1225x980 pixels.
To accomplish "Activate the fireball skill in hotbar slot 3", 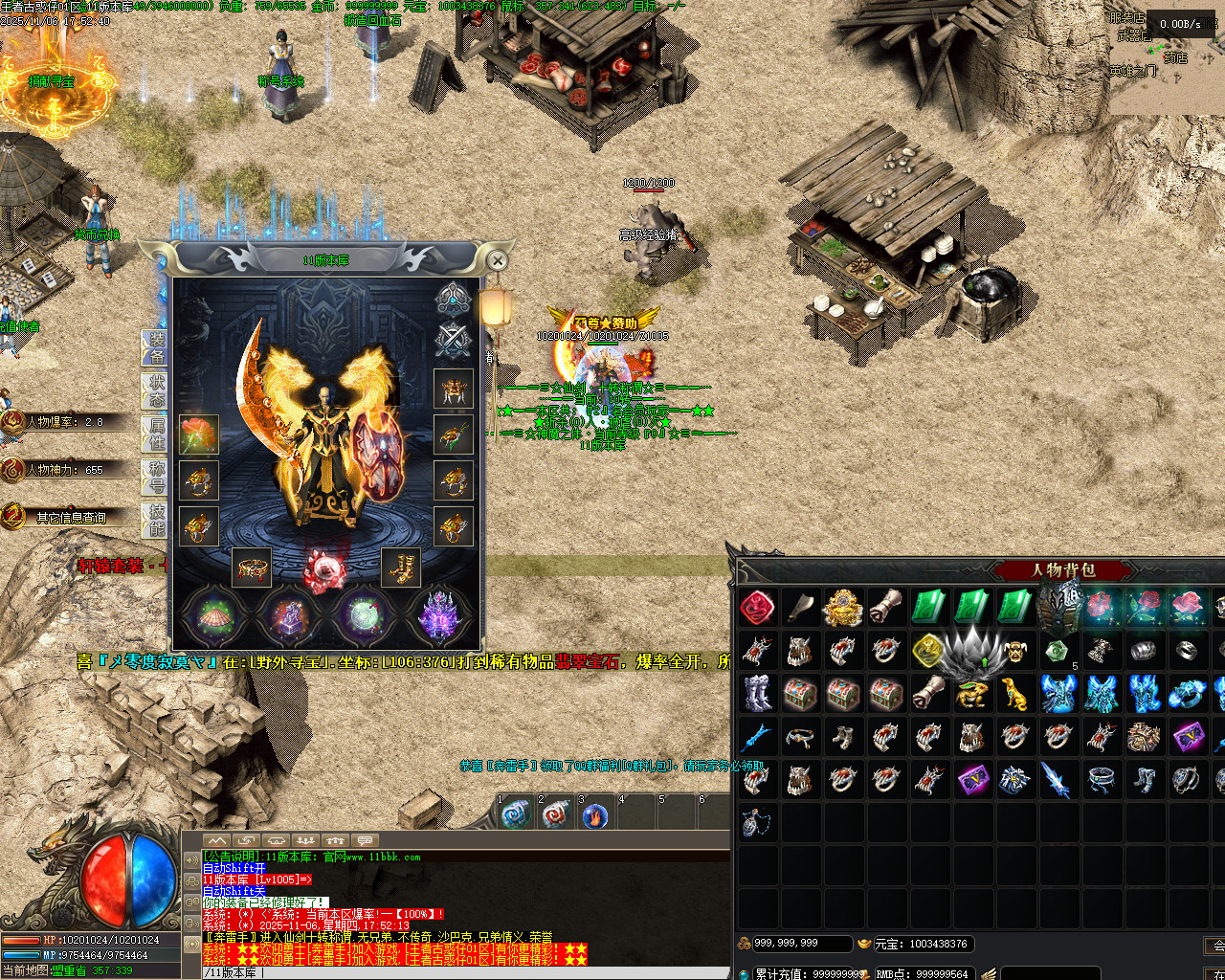I will click(x=595, y=815).
